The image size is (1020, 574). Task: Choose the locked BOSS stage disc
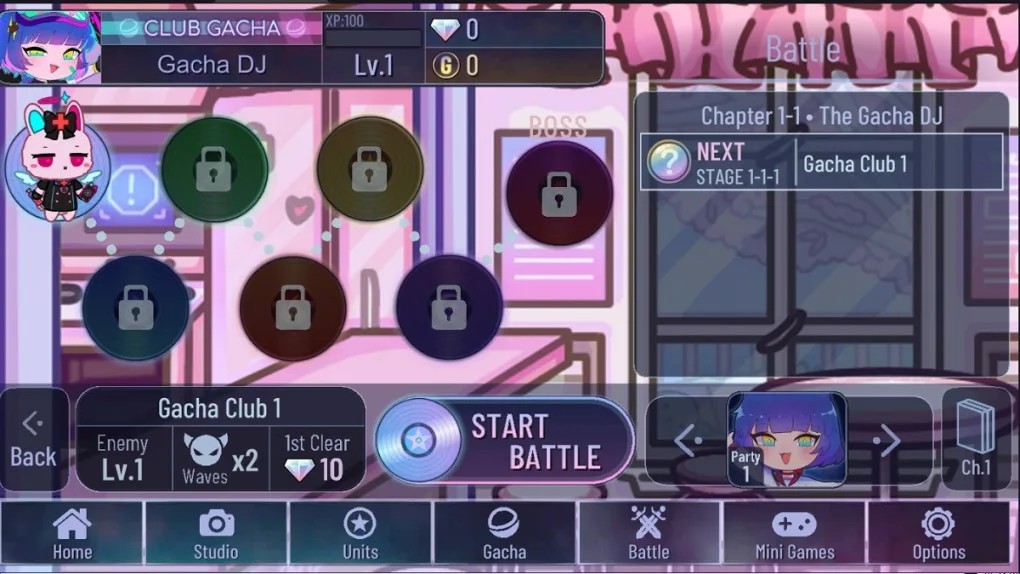(x=558, y=193)
